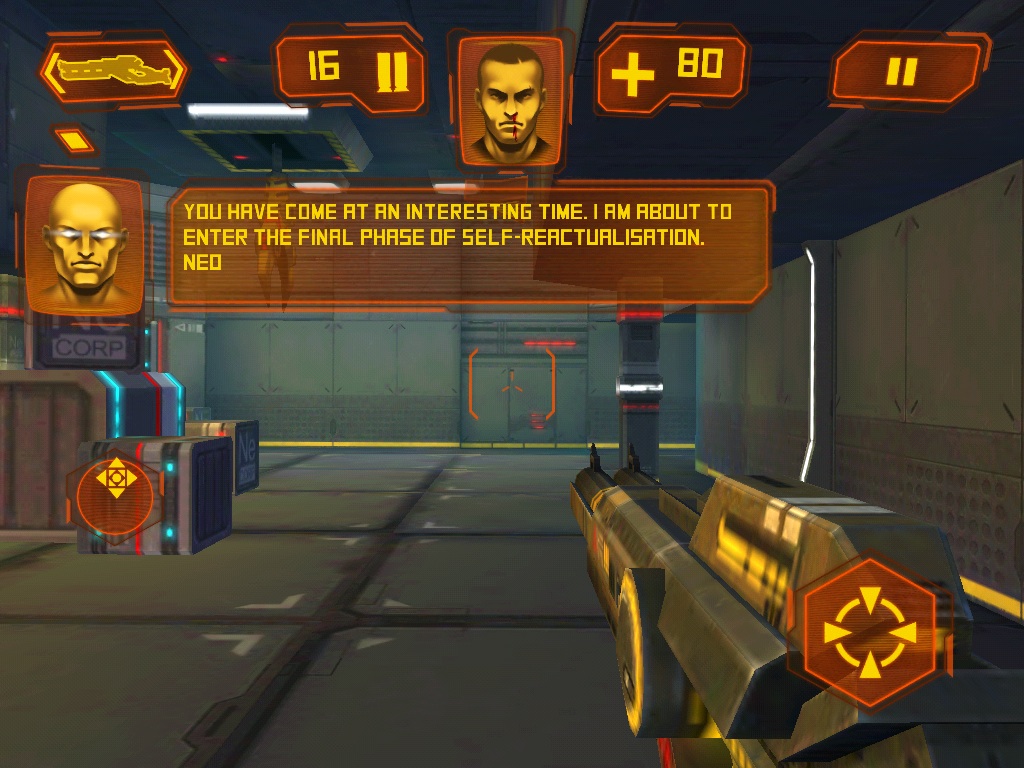Advance the Neo dialogue box
This screenshot has height=768, width=1024.
pyautogui.click(x=468, y=245)
